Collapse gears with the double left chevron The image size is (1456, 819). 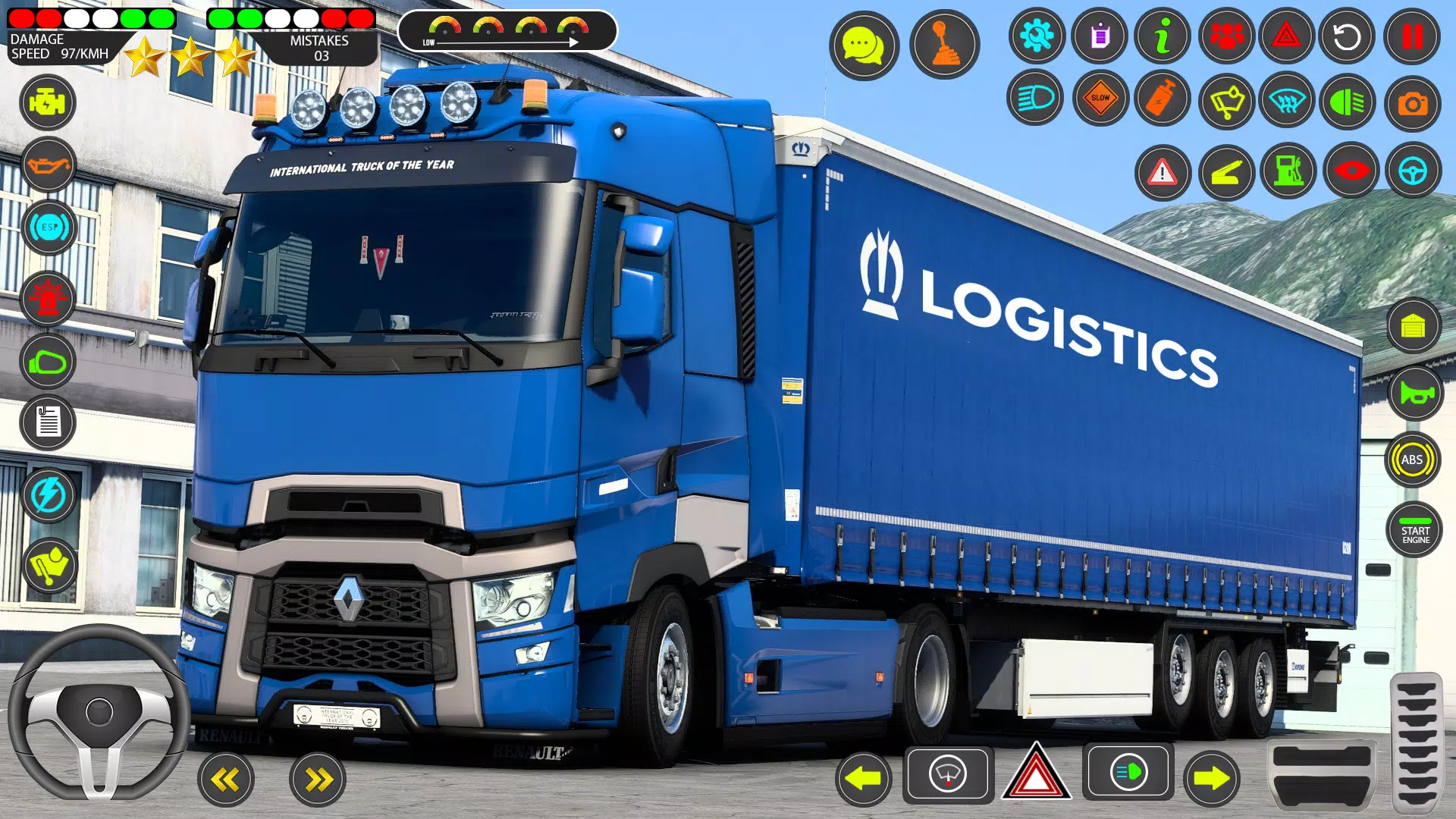[x=225, y=778]
